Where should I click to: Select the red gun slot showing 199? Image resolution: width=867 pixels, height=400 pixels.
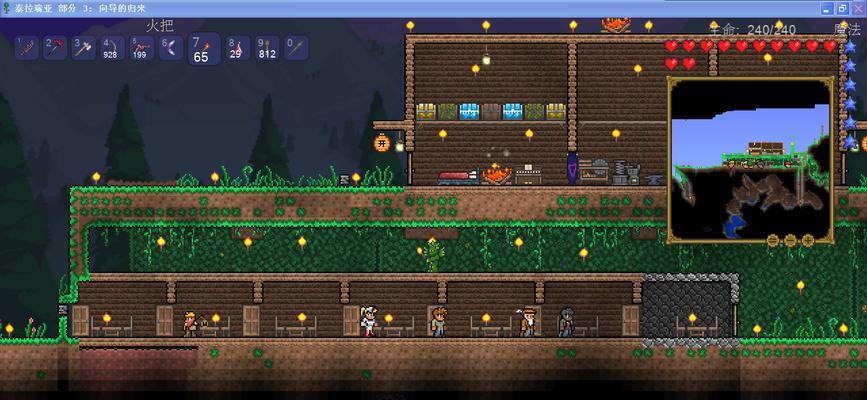(x=140, y=47)
